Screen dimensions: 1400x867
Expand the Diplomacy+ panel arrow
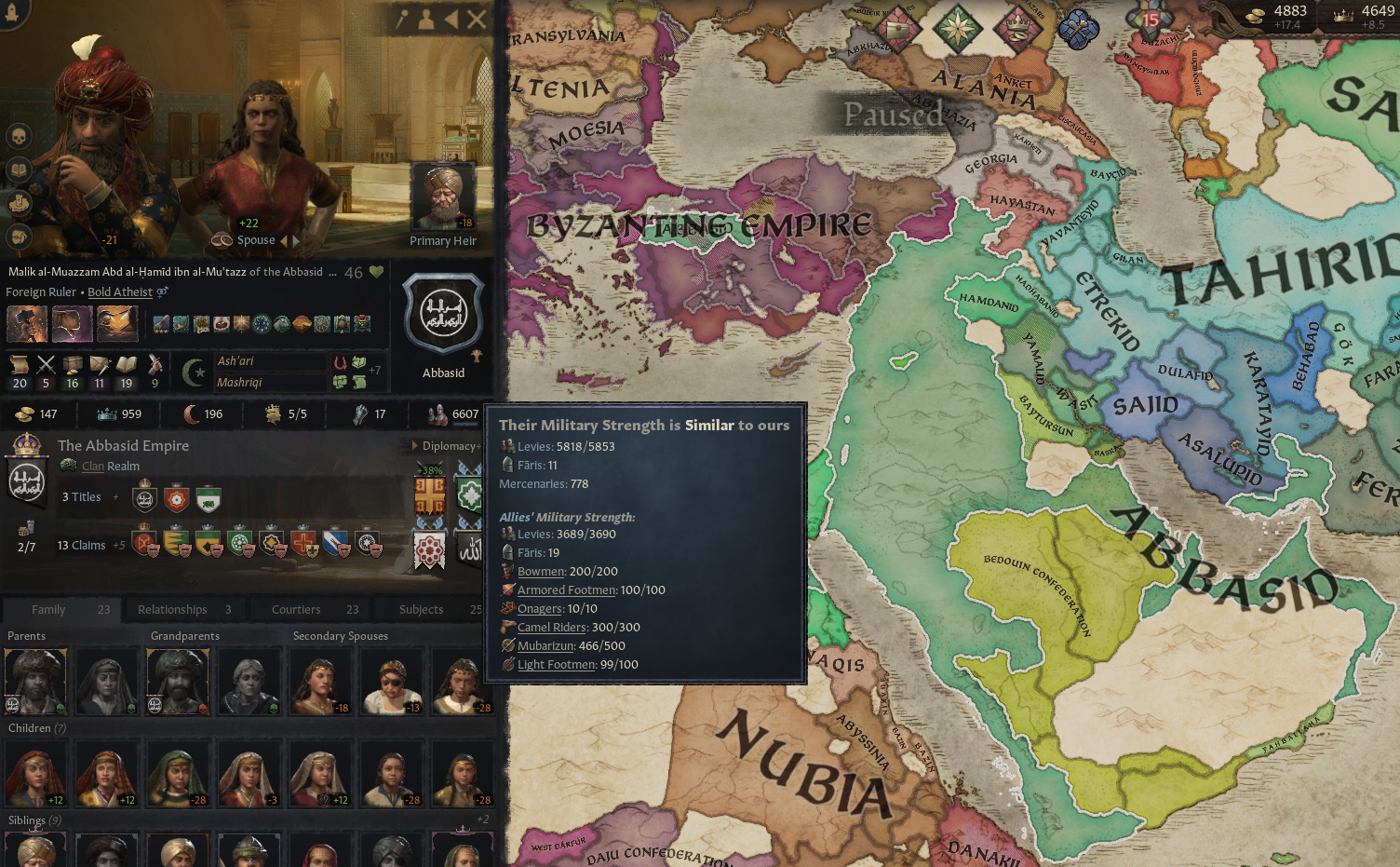coord(412,445)
